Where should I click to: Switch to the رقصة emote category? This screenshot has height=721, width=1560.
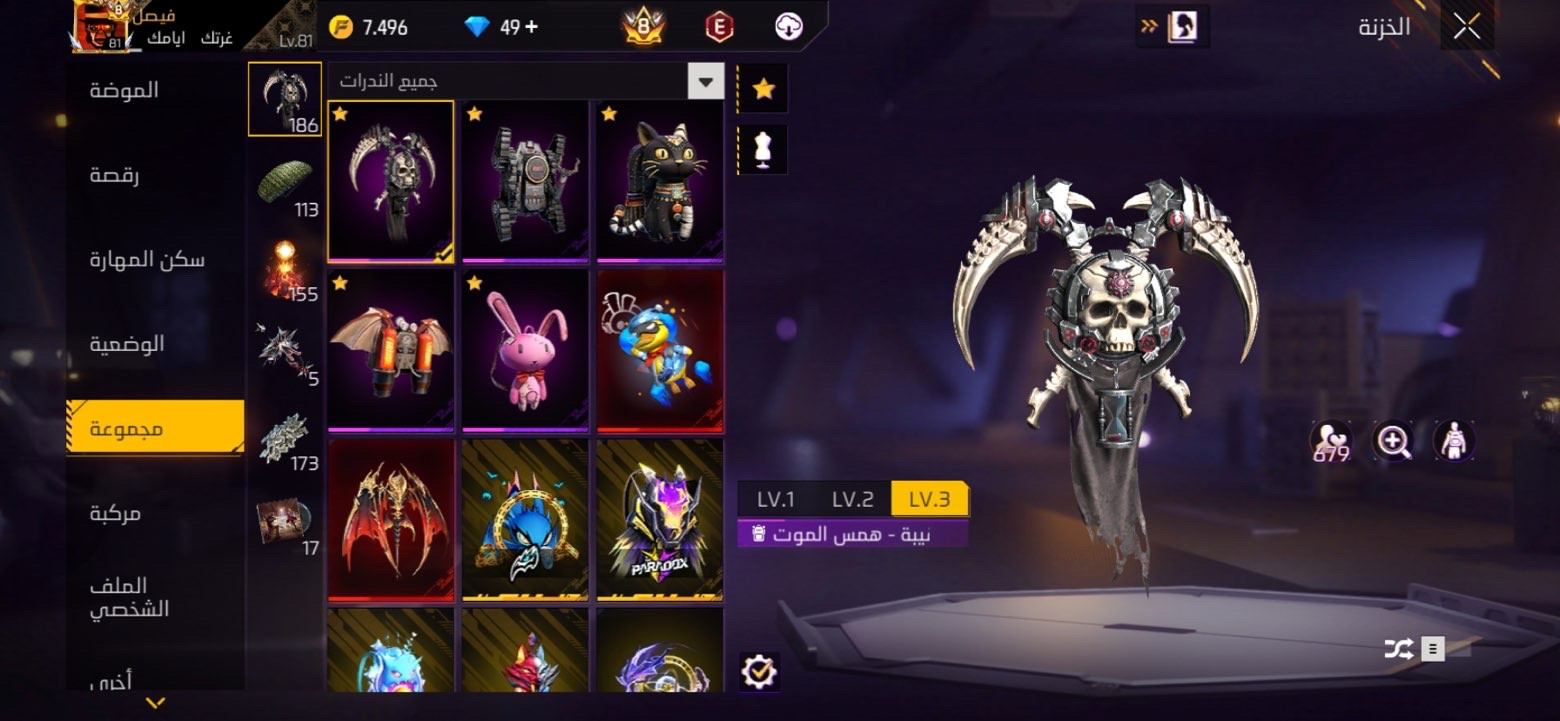point(115,175)
